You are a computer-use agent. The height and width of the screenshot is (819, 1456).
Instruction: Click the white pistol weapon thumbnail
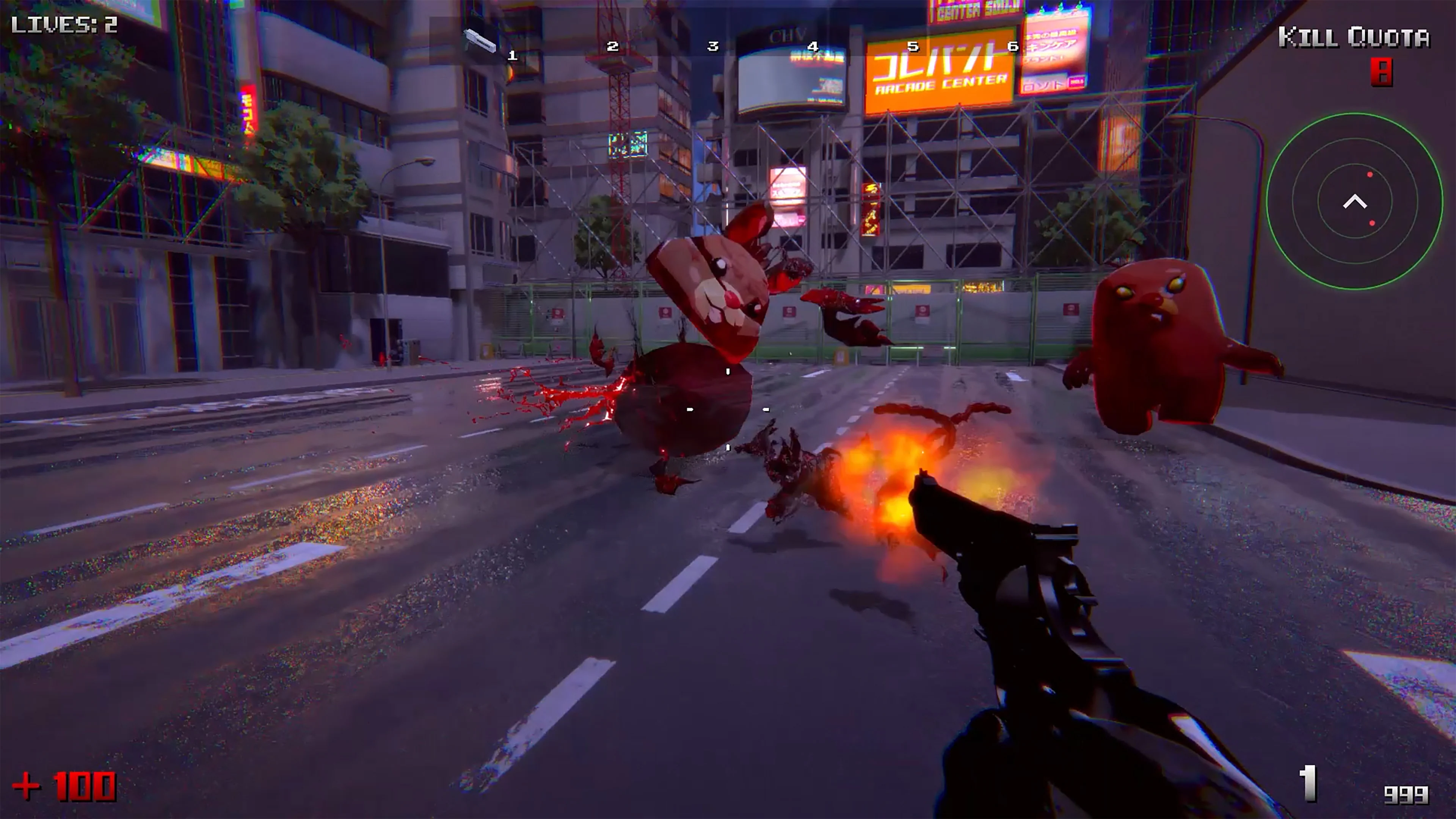point(479,41)
